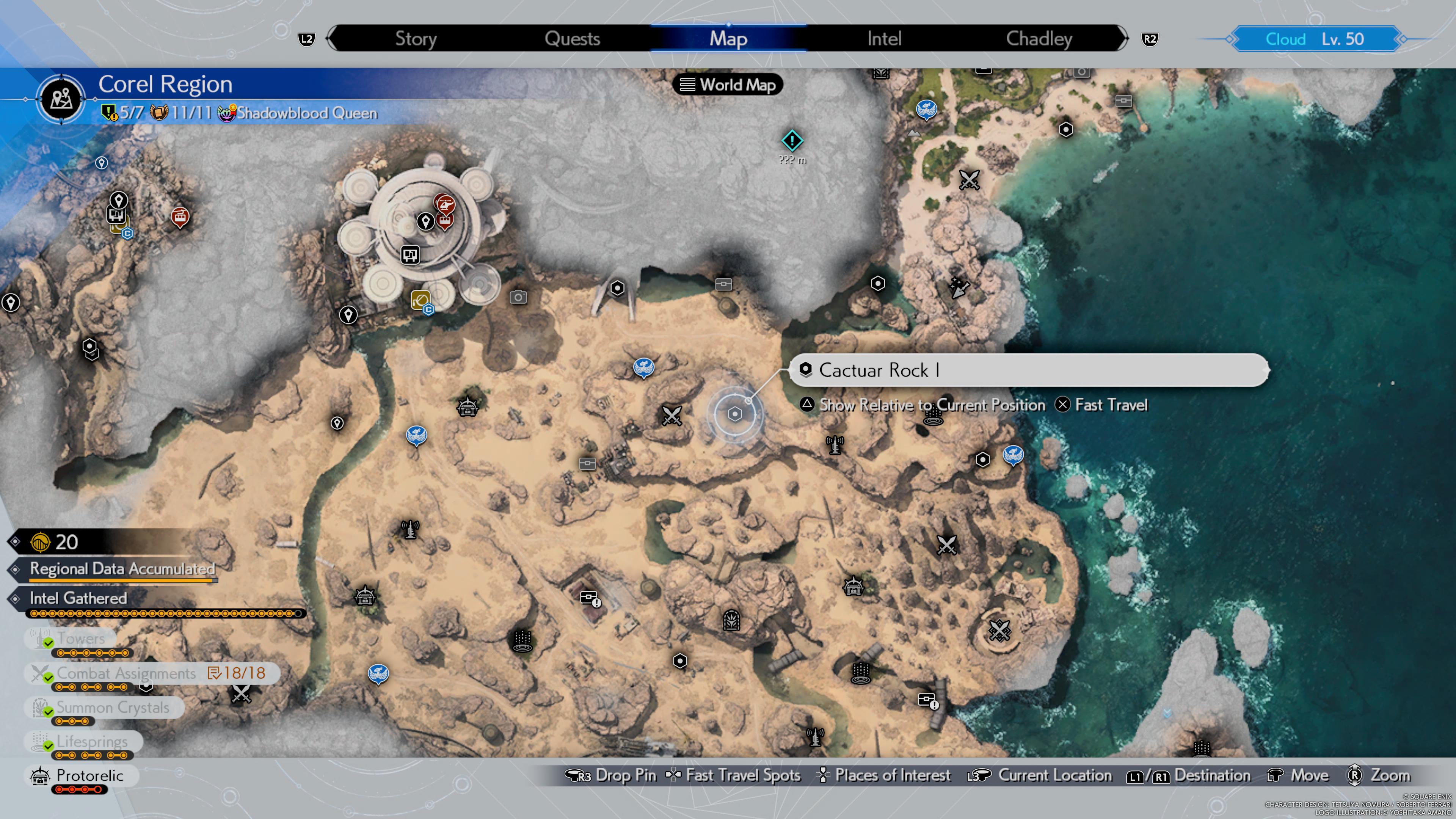Screen dimensions: 1456x819
Task: Open the World Map view
Action: pyautogui.click(x=728, y=85)
